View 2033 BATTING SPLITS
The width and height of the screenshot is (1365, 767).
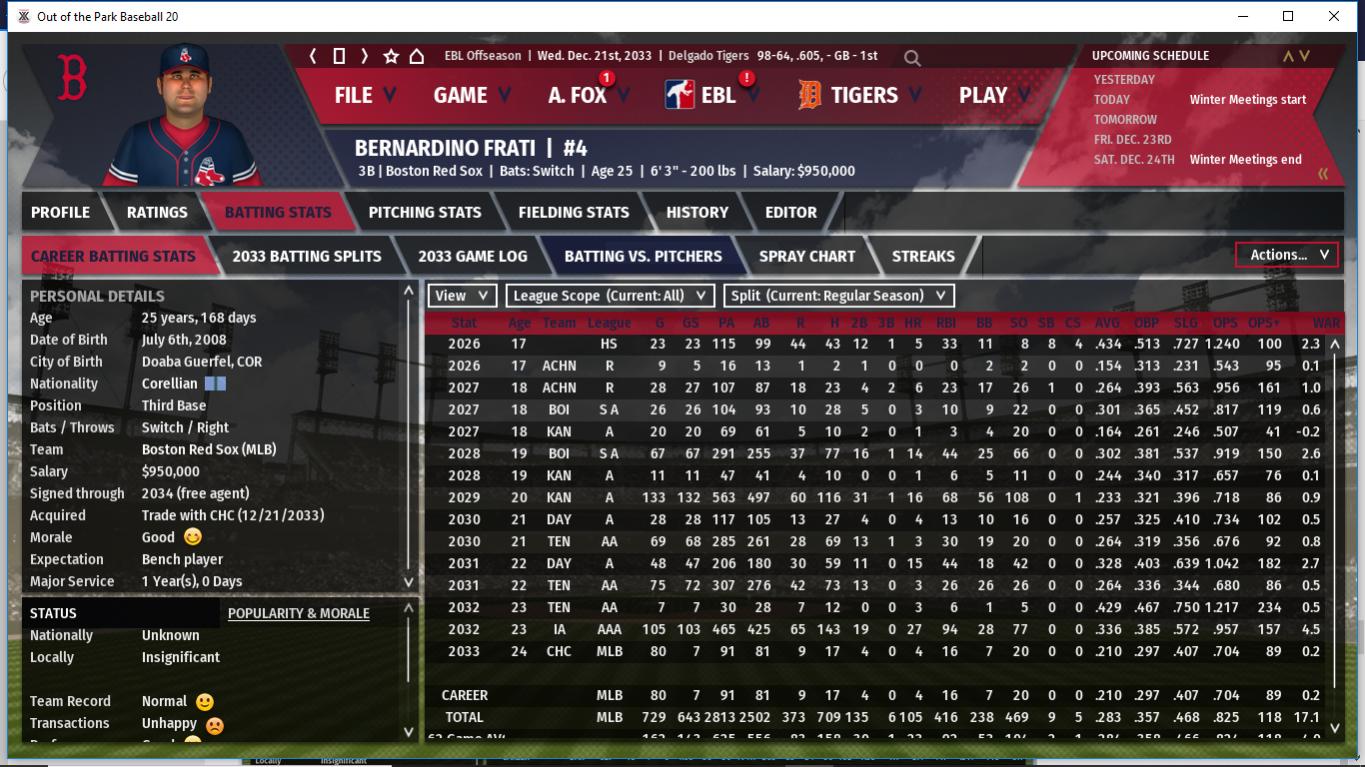coord(306,256)
